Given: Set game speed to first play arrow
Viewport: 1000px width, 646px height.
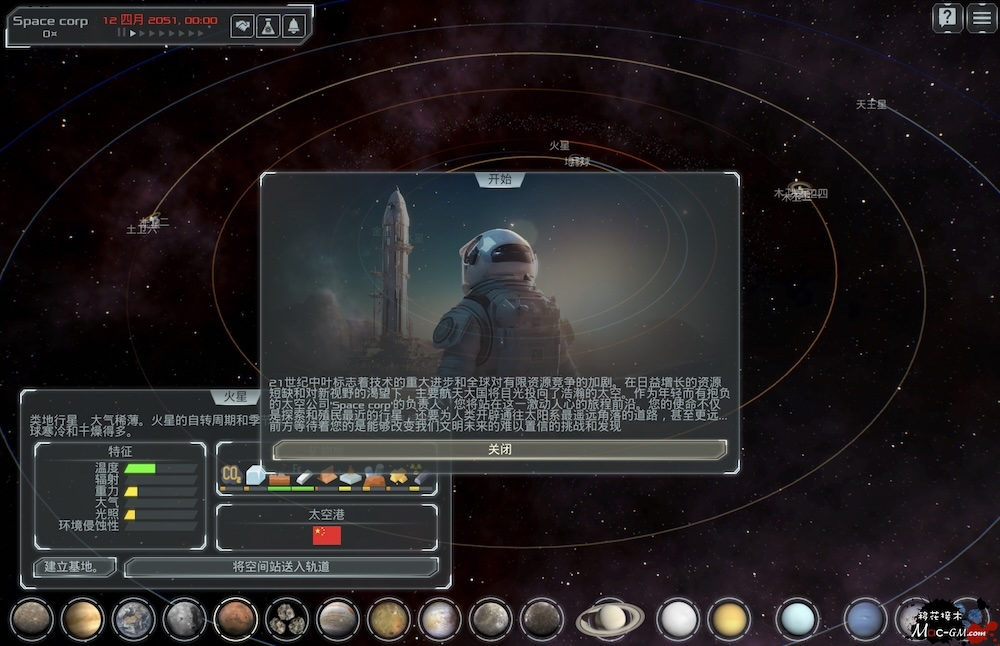Looking at the screenshot, I should pos(133,33).
